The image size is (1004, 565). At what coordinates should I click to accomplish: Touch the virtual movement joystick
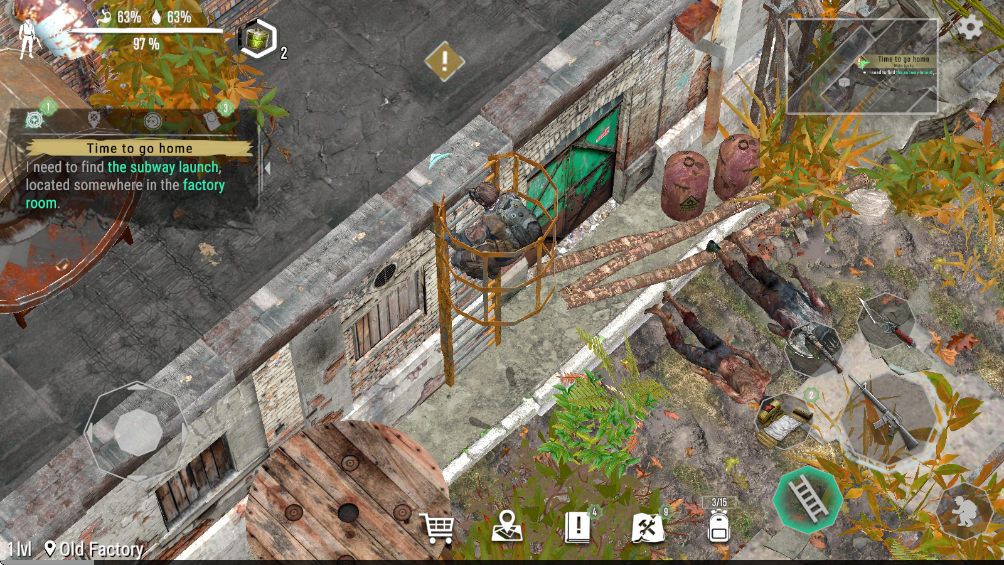pyautogui.click(x=137, y=431)
